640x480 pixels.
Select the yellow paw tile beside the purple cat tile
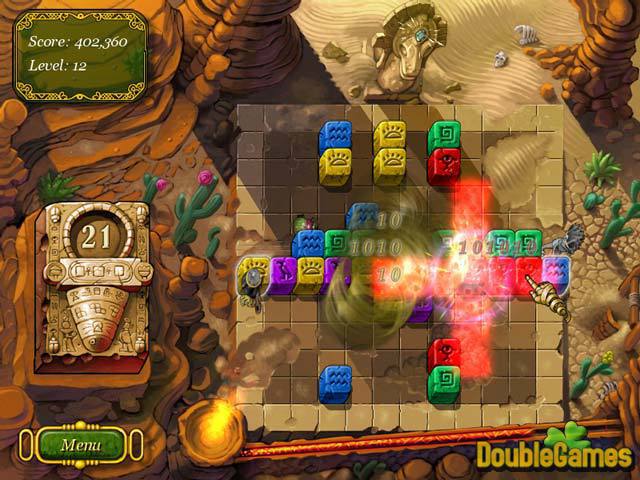coord(310,270)
